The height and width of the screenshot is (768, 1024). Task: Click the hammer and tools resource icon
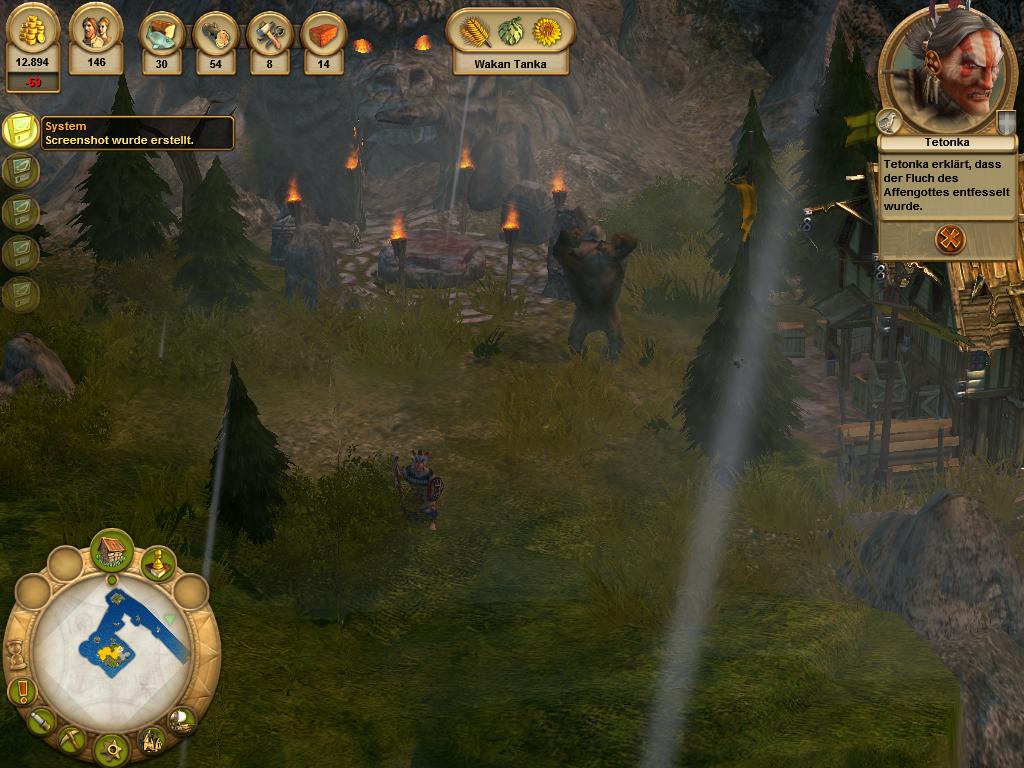[x=269, y=35]
